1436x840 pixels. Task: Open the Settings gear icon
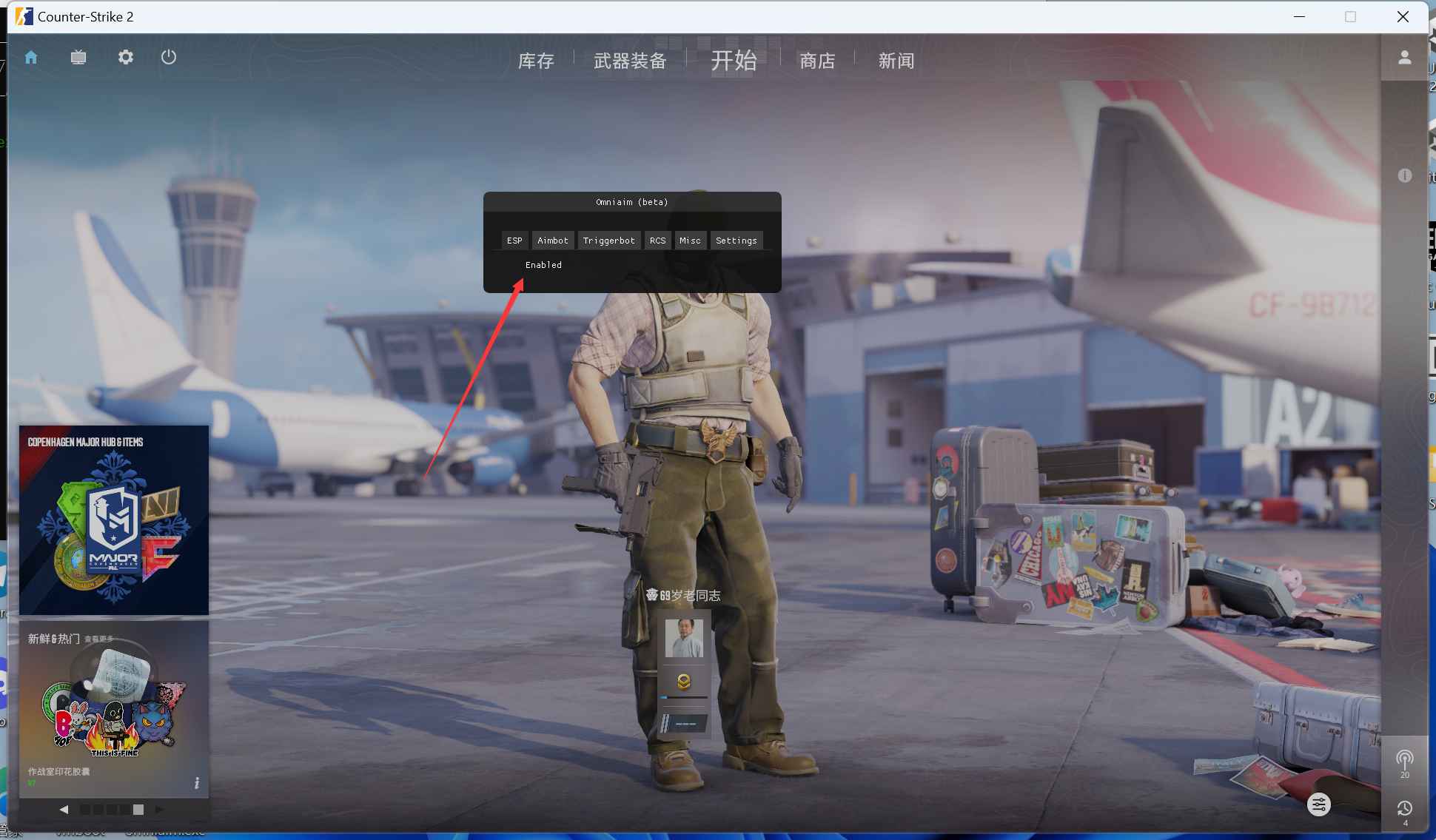(x=126, y=57)
